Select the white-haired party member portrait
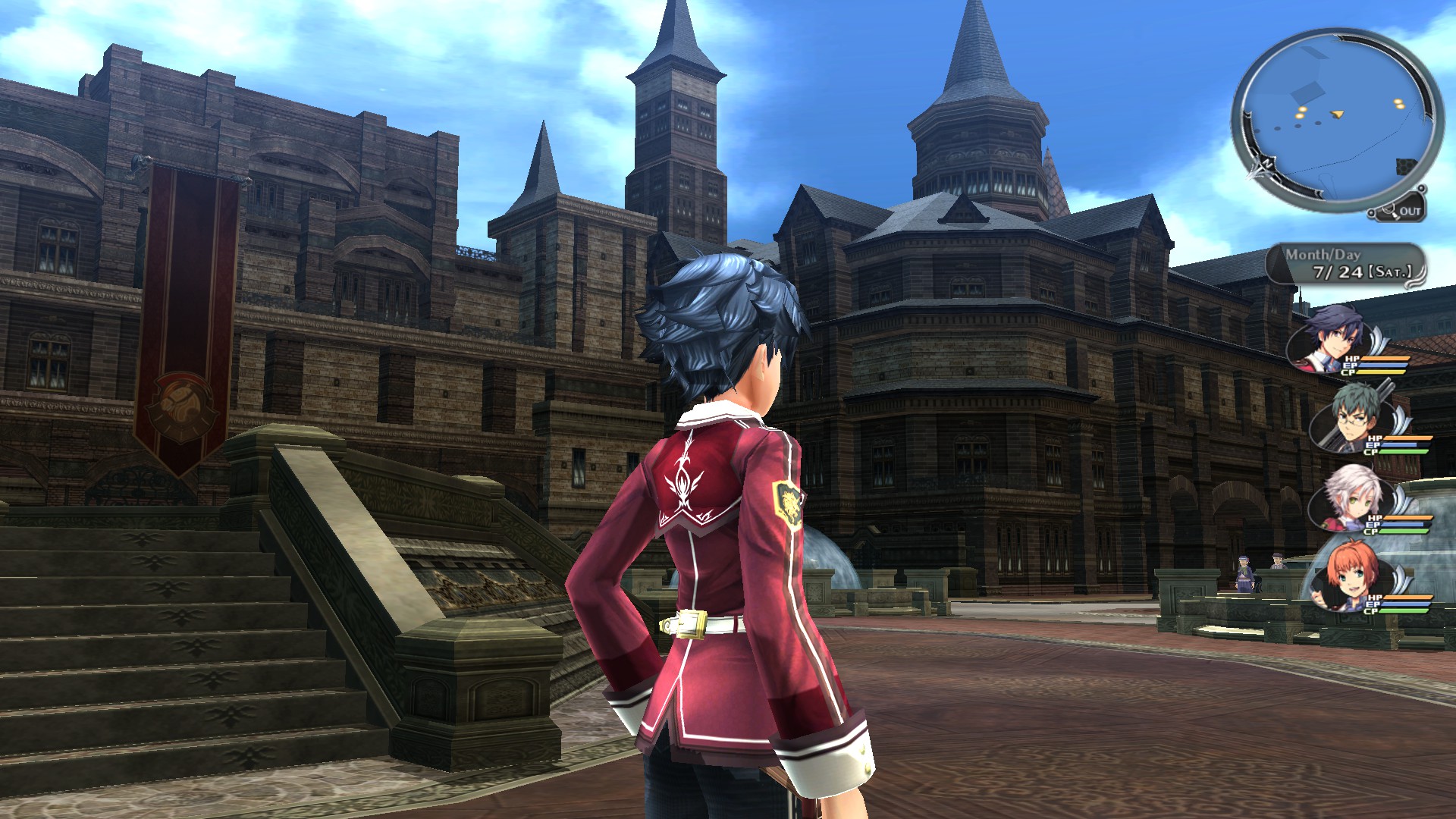The height and width of the screenshot is (819, 1456). (x=1352, y=497)
